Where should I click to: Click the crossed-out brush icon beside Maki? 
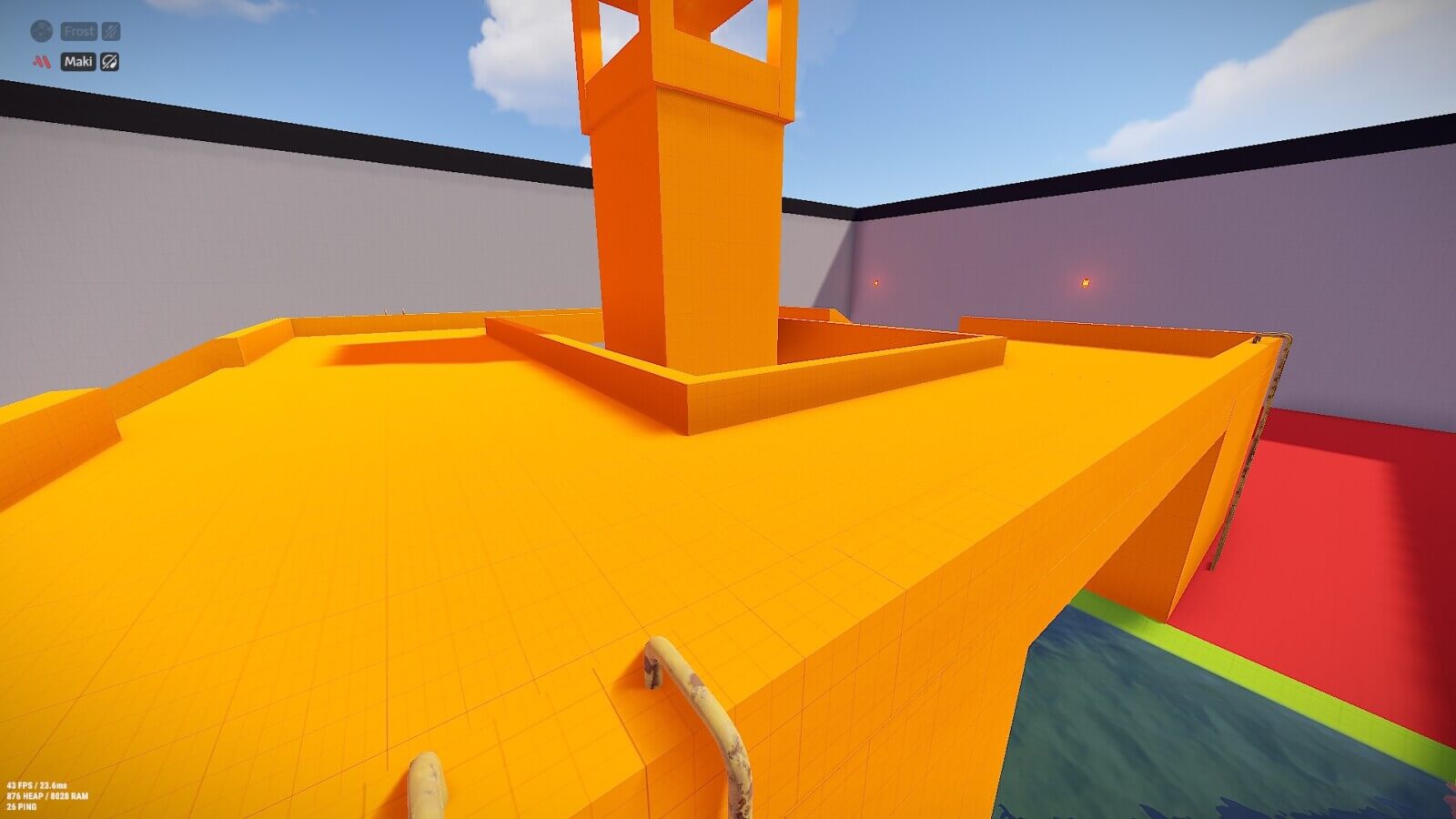(x=109, y=62)
